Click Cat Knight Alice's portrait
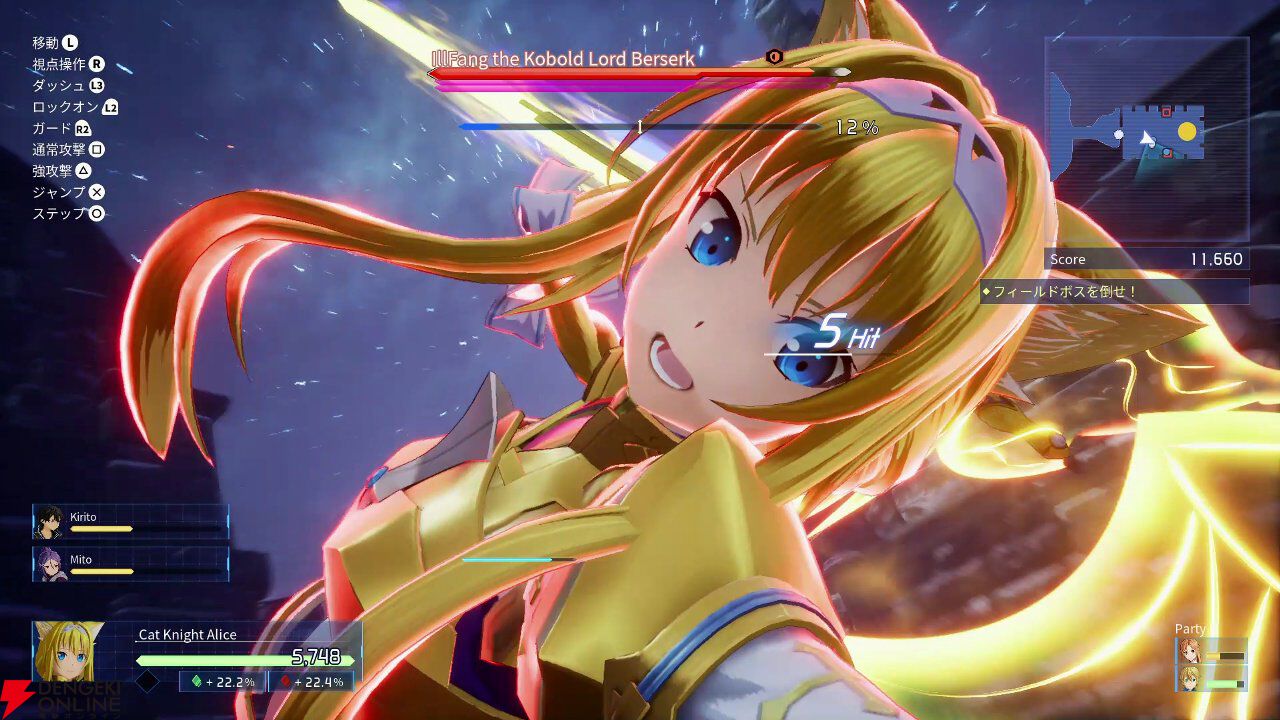The image size is (1280, 720). [x=68, y=650]
